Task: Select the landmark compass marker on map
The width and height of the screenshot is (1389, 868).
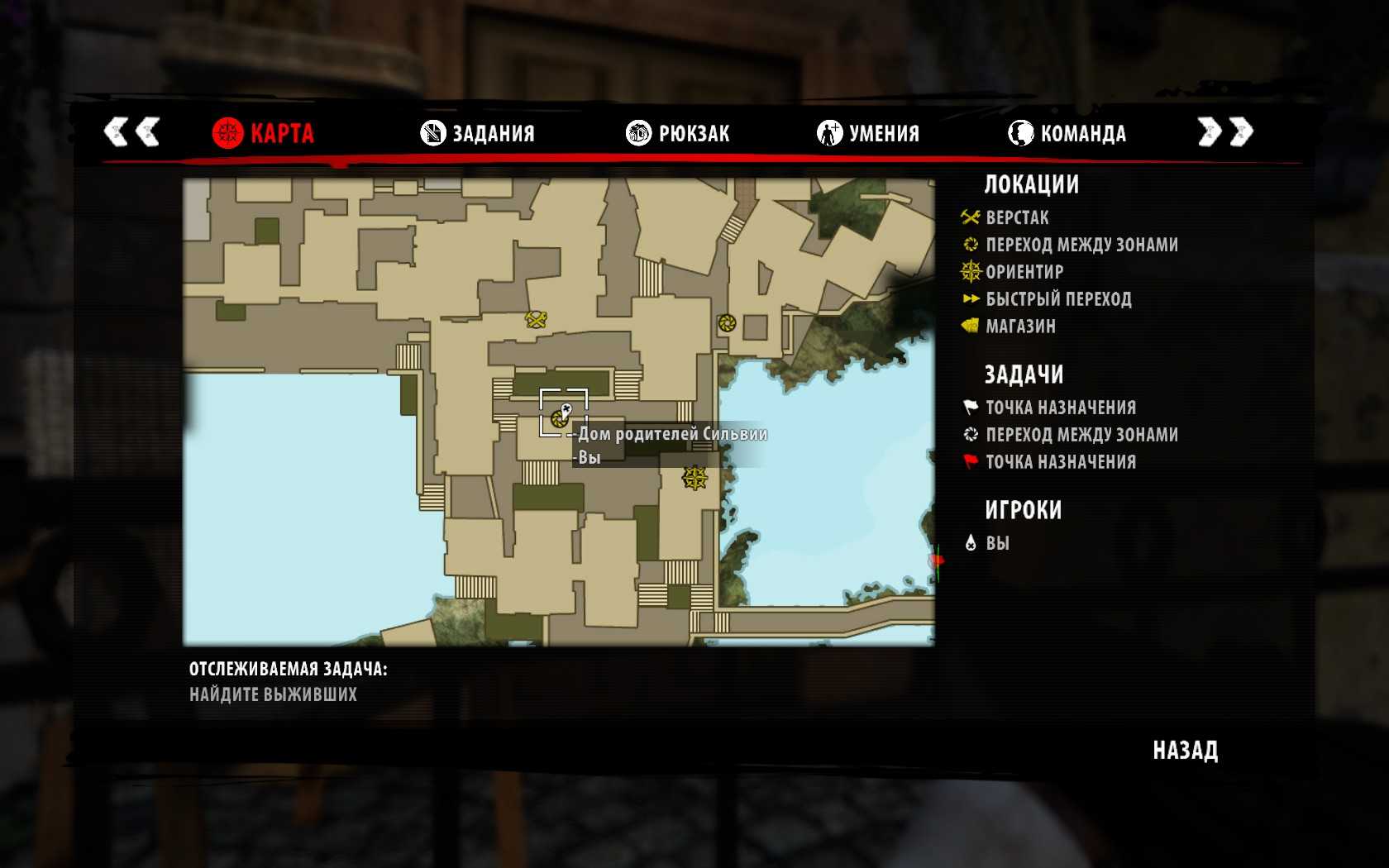Action: click(694, 478)
